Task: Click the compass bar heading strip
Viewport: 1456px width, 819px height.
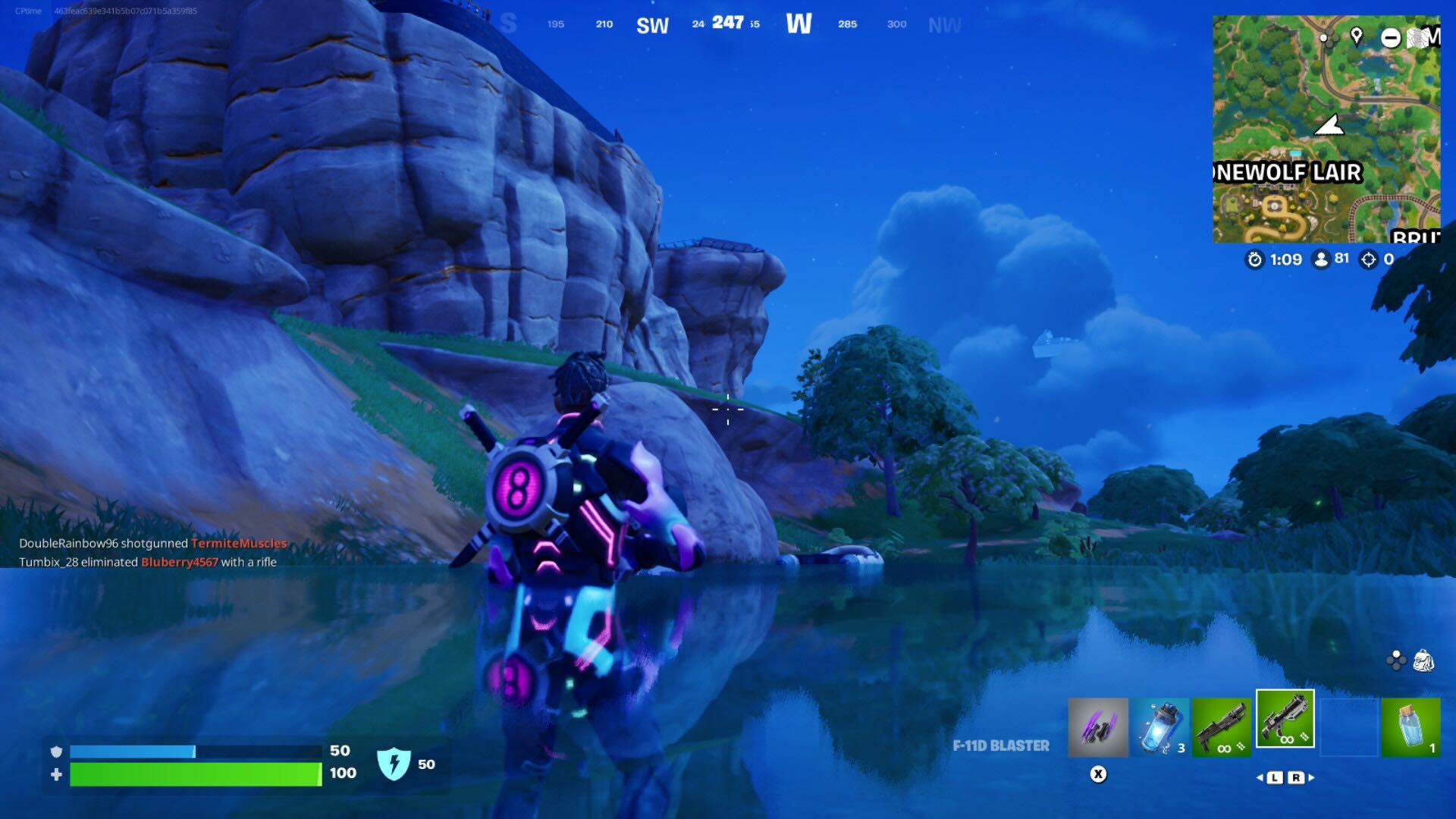Action: point(728,24)
